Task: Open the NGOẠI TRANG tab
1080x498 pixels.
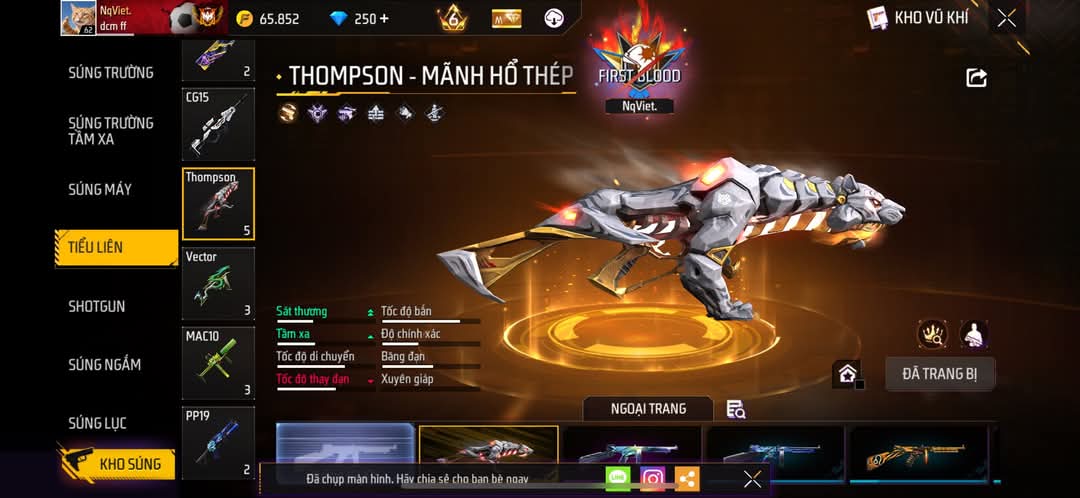Action: click(x=648, y=408)
